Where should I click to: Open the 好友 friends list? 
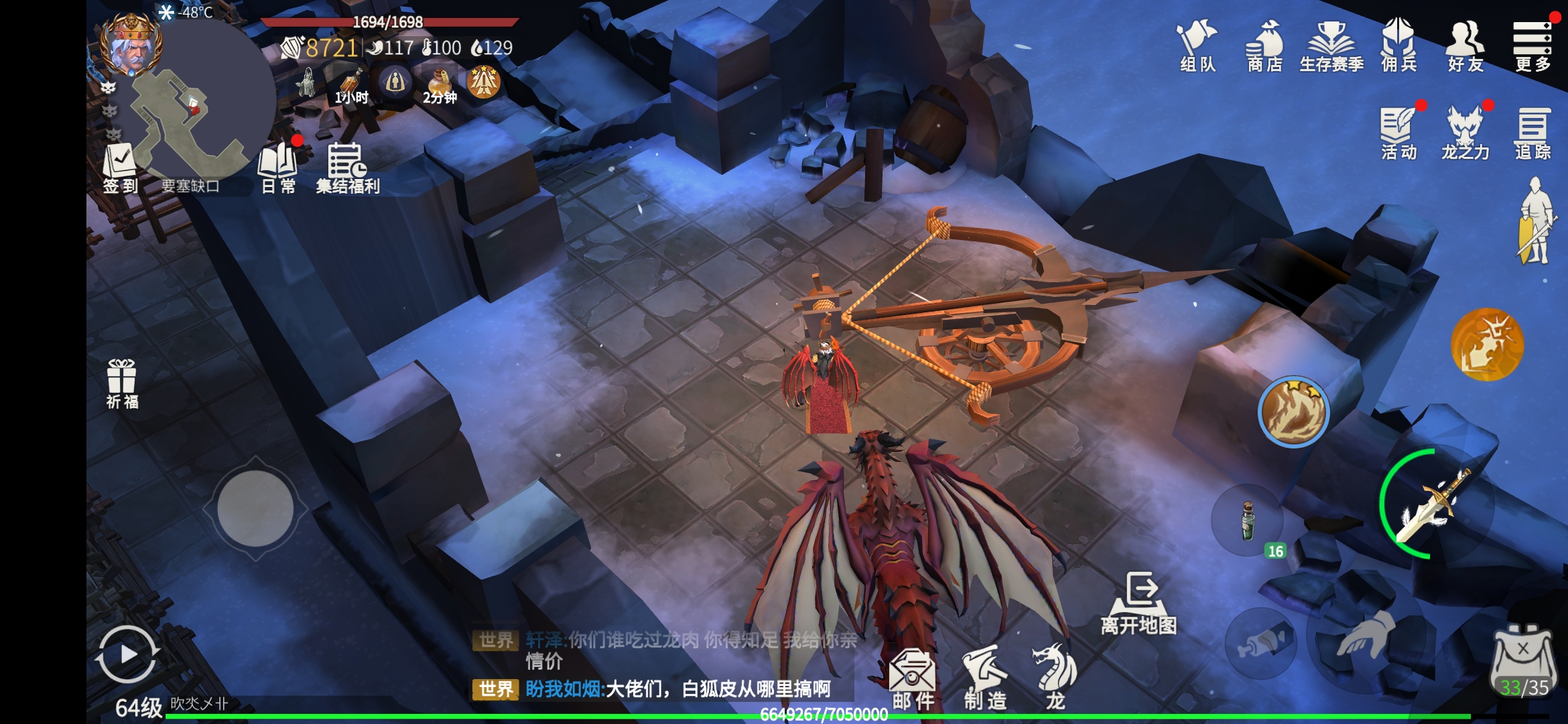[1465, 46]
